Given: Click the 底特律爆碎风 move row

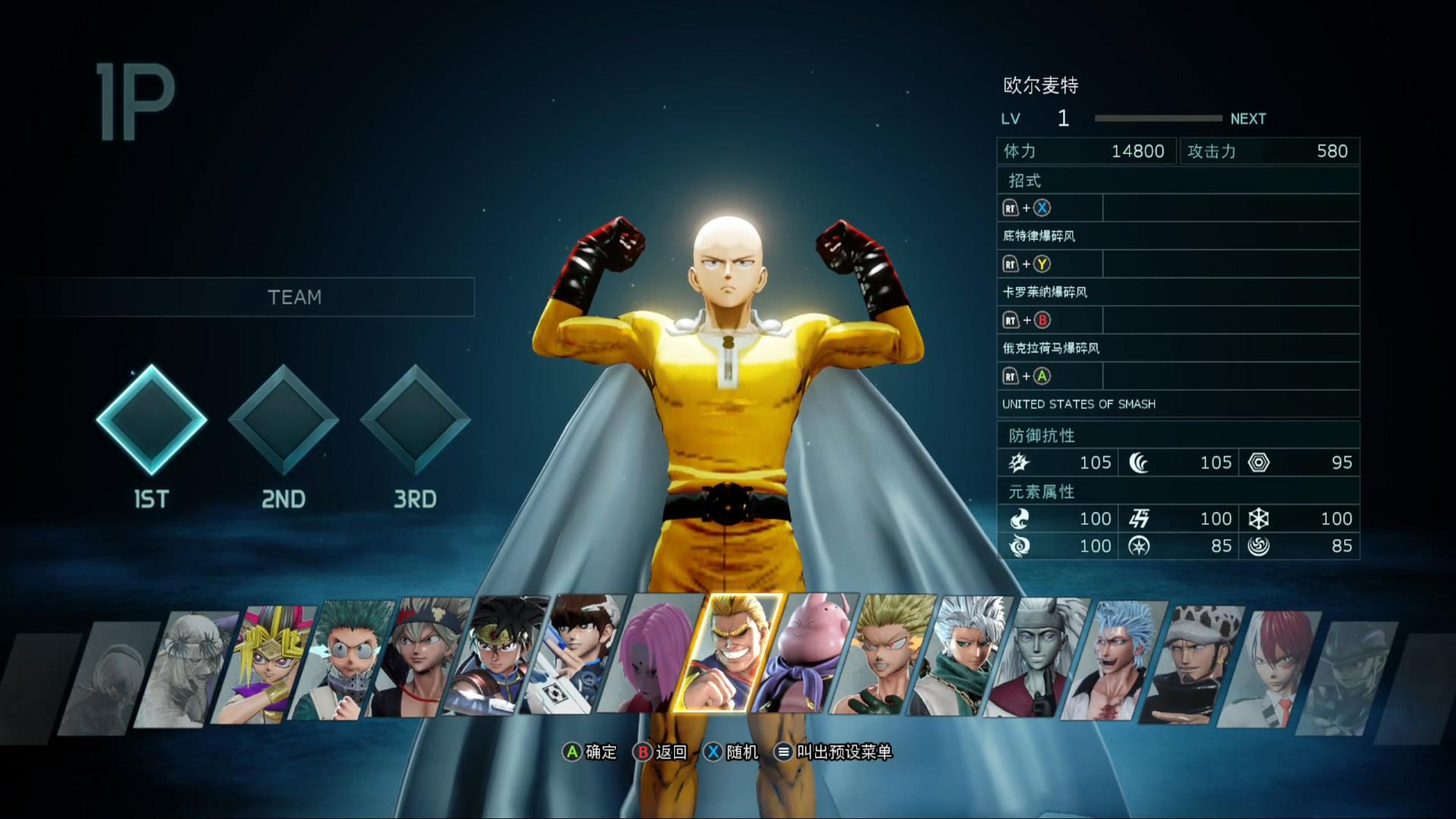Looking at the screenshot, I should [1178, 236].
